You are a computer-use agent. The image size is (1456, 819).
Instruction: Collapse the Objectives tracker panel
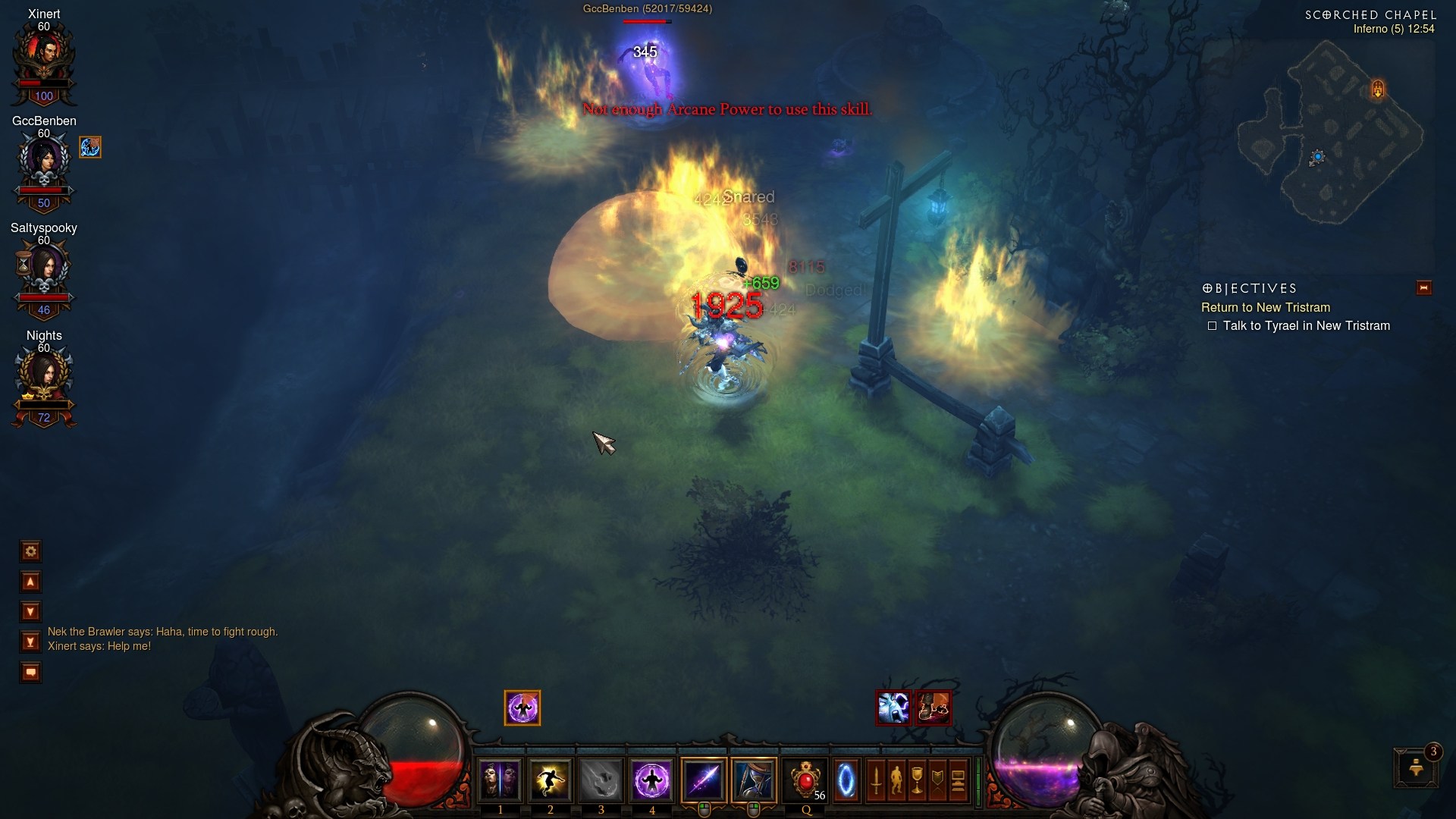click(x=1423, y=287)
